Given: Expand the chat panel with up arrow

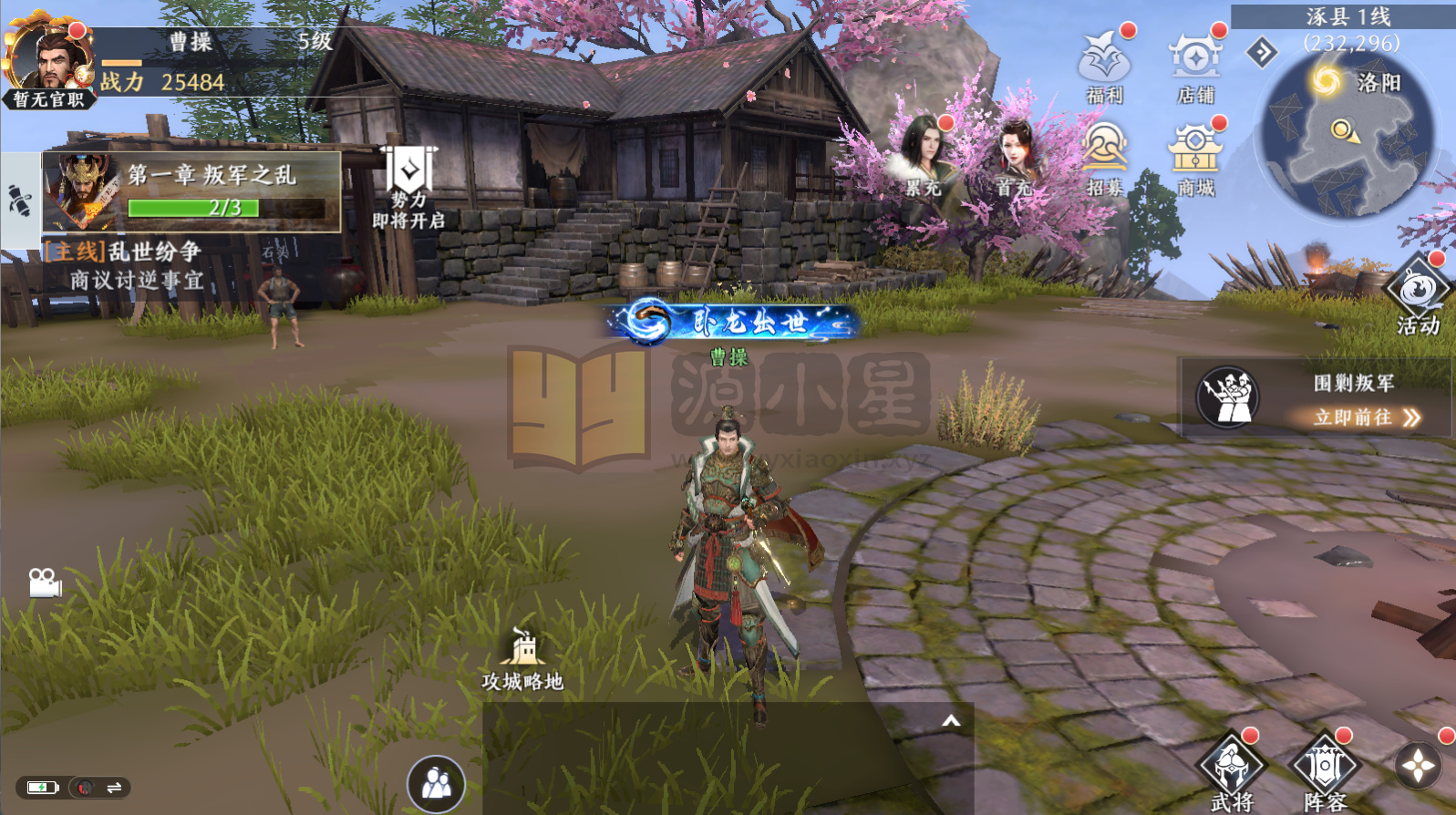Looking at the screenshot, I should [951, 721].
